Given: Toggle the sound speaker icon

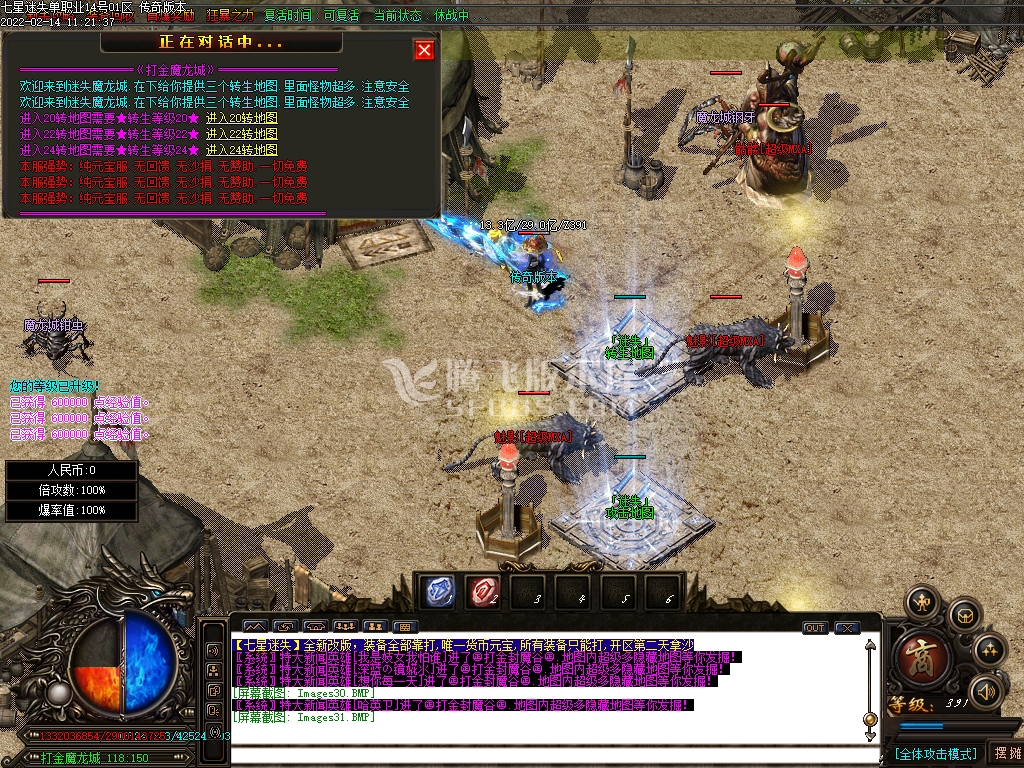Looking at the screenshot, I should pos(987,691).
